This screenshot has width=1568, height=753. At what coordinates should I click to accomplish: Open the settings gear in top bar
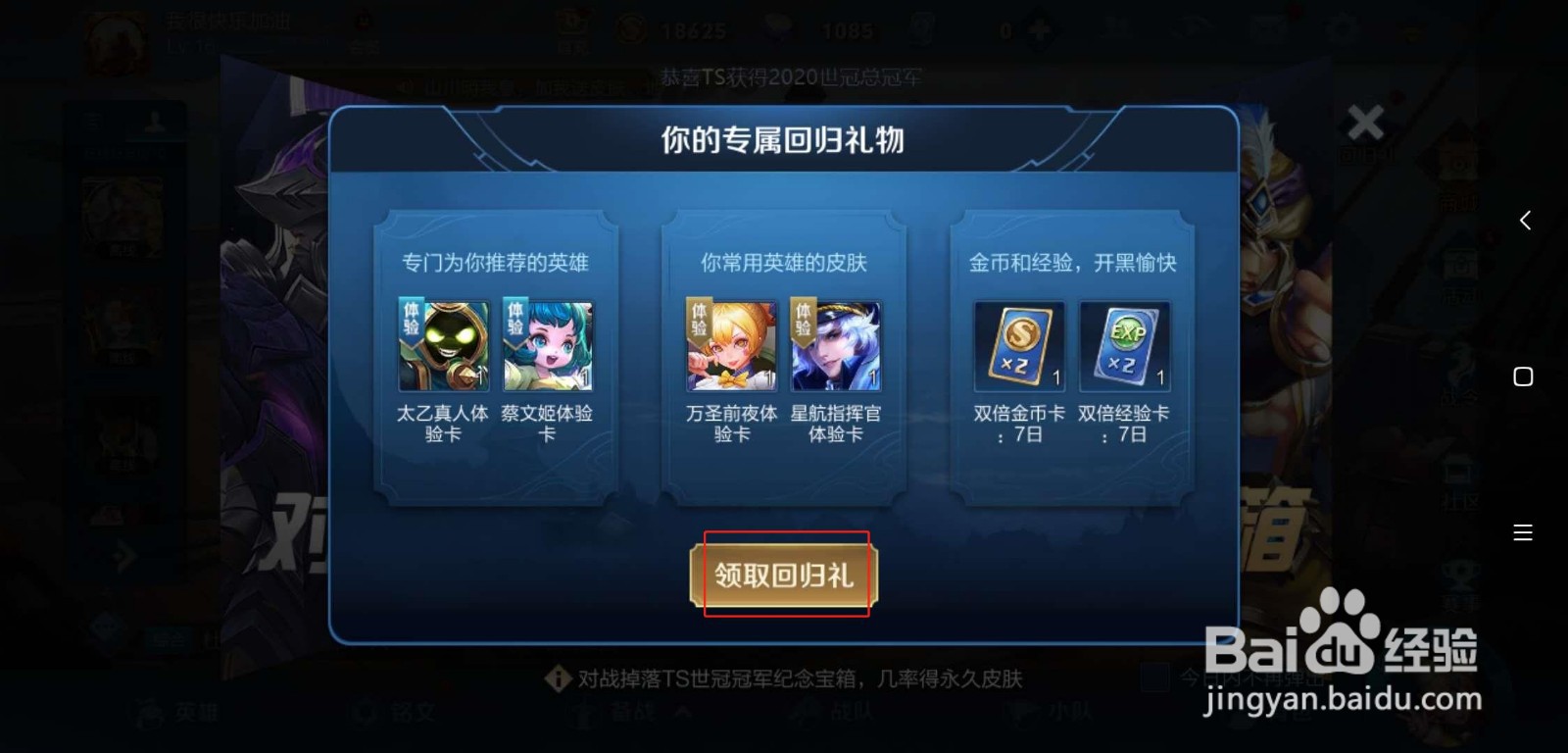(x=1342, y=29)
